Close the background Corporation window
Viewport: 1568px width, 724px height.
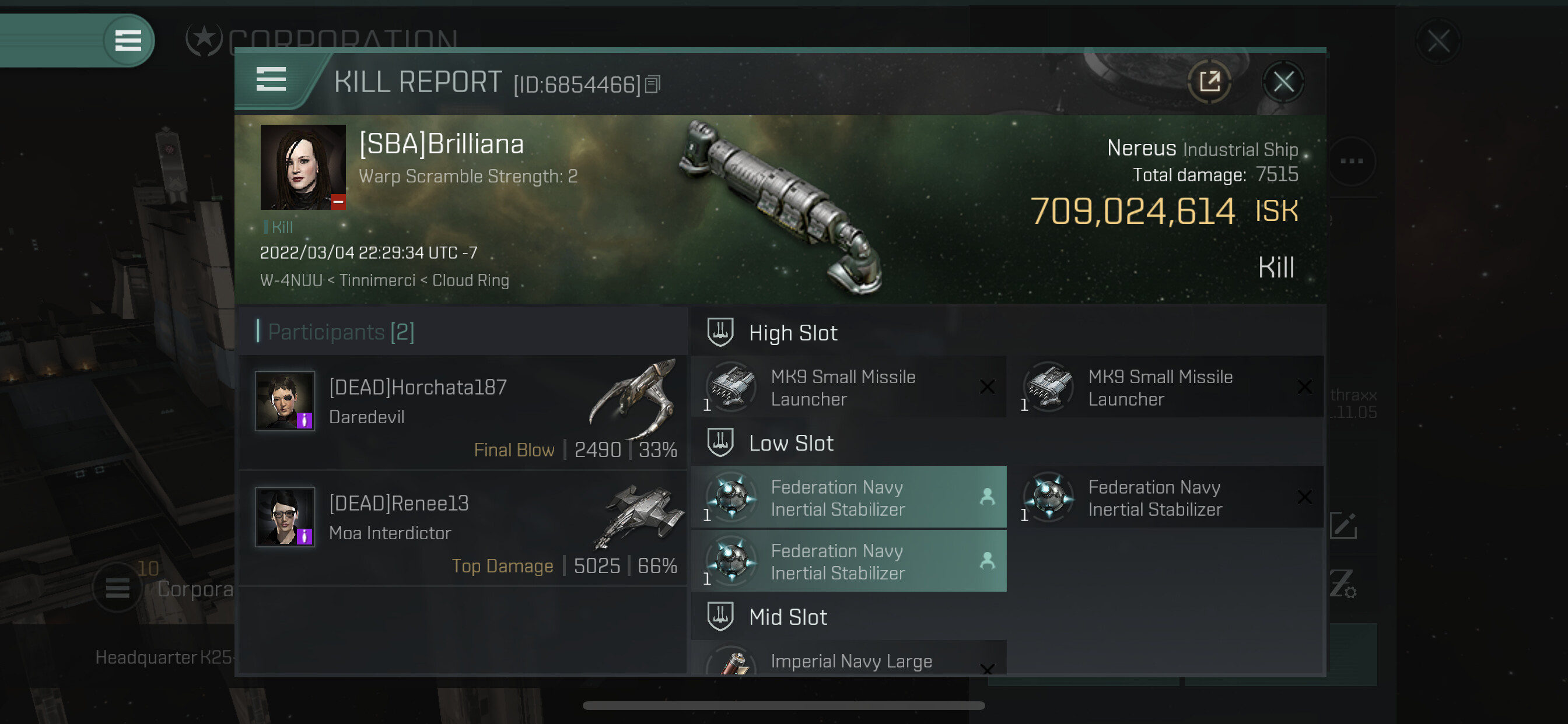pyautogui.click(x=1438, y=41)
